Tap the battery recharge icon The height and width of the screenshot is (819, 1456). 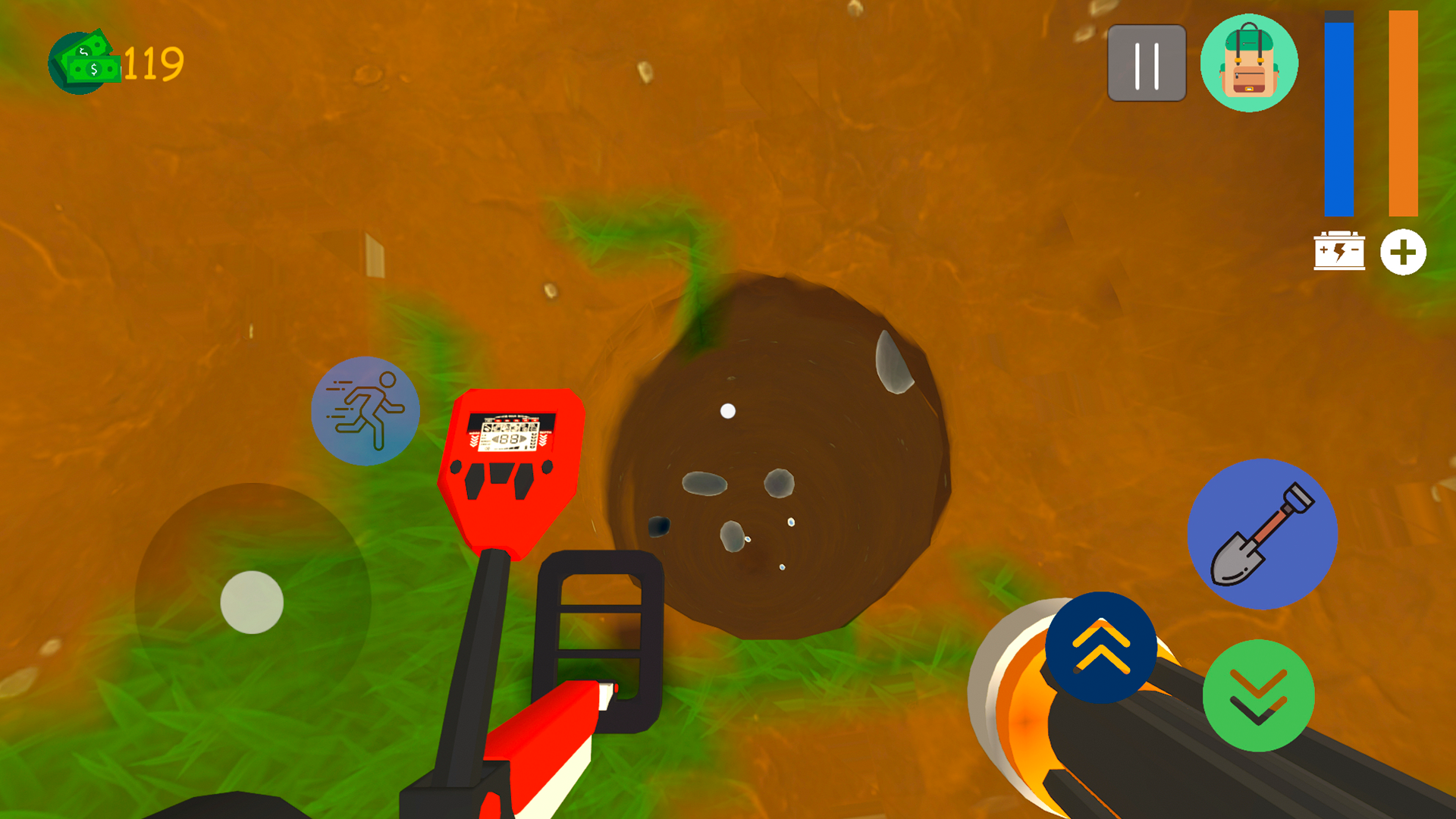[1339, 252]
